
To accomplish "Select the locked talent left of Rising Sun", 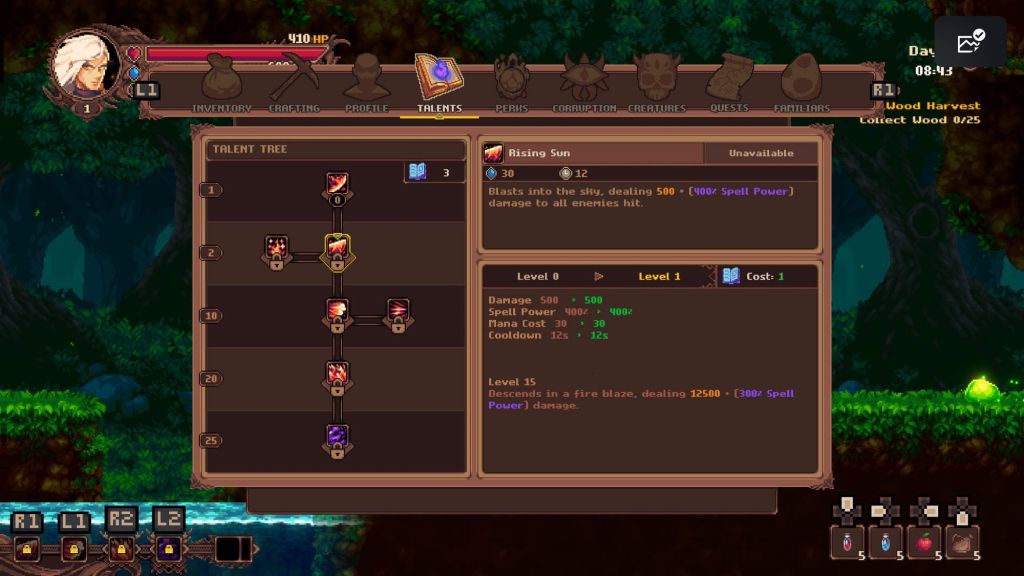I will pyautogui.click(x=277, y=249).
